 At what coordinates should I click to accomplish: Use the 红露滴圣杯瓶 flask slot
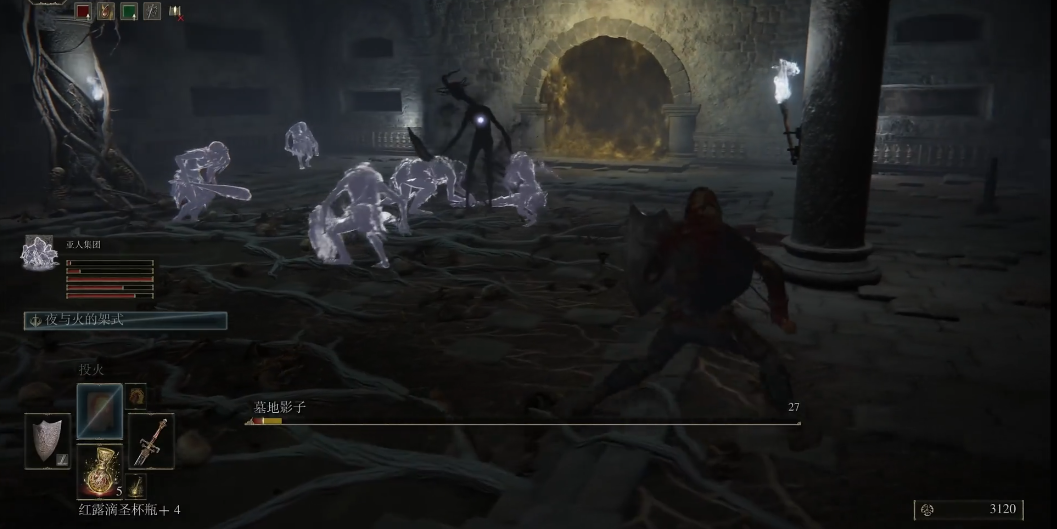100,471
